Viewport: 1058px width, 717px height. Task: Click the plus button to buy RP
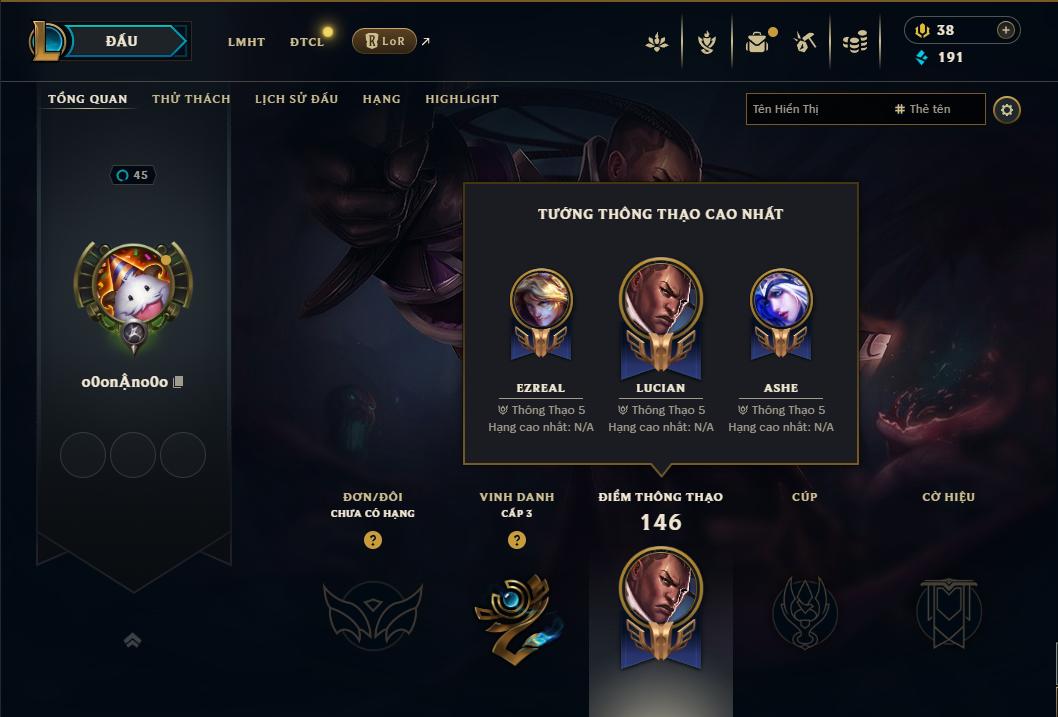(1005, 30)
